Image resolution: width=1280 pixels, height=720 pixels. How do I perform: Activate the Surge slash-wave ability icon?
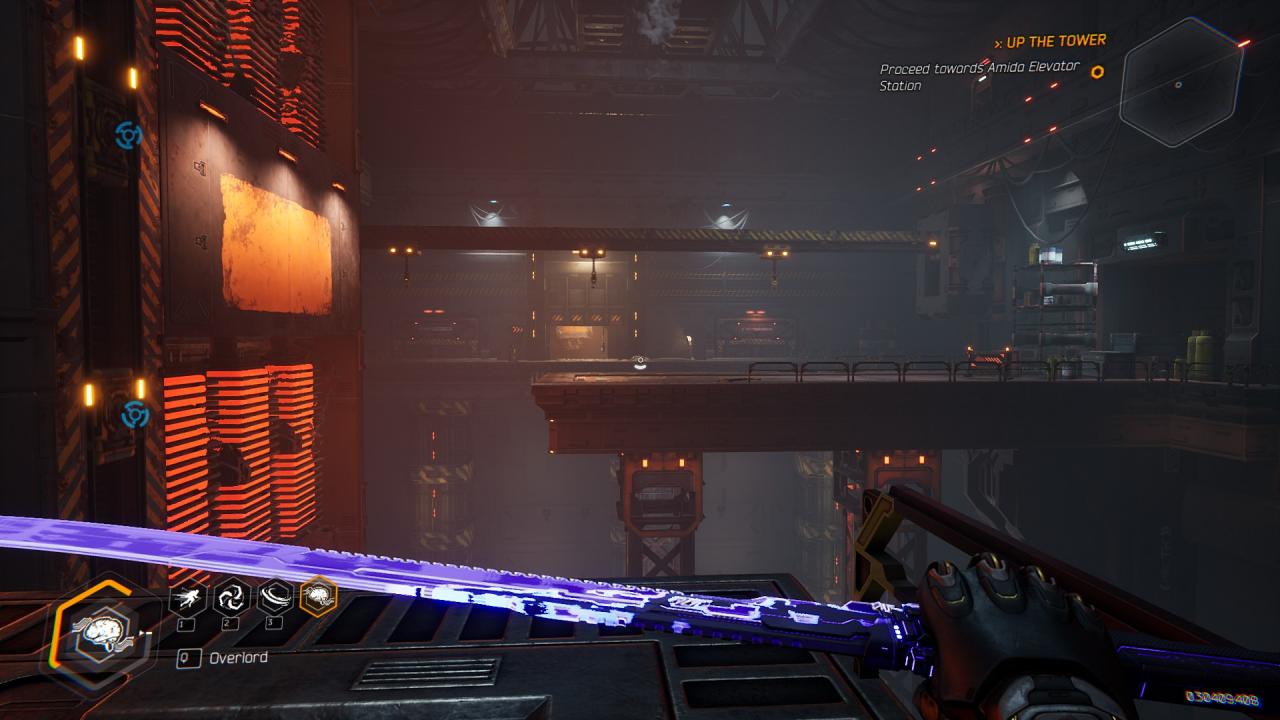(x=275, y=598)
